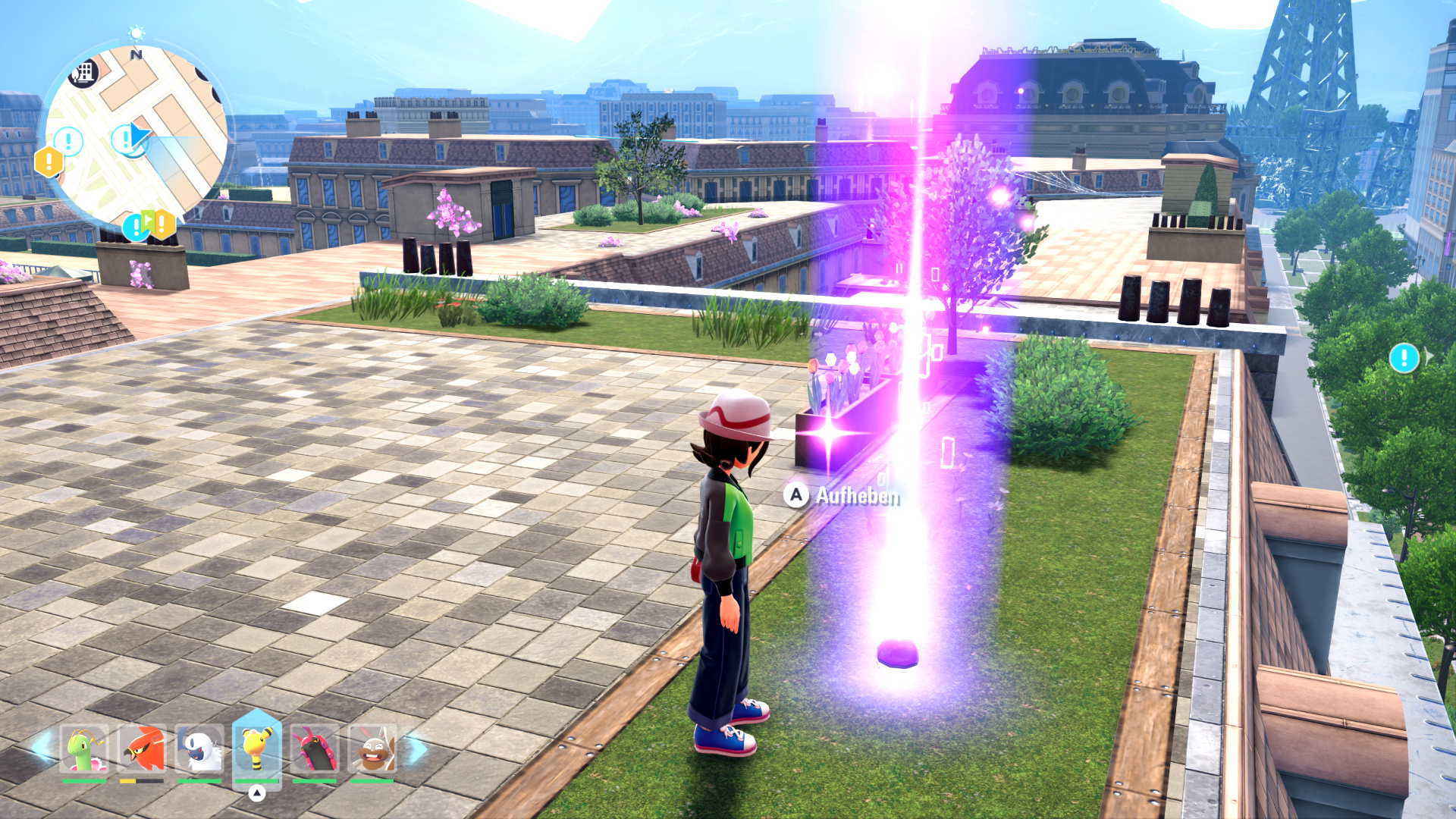Select Meganium in the party bar

(84, 749)
